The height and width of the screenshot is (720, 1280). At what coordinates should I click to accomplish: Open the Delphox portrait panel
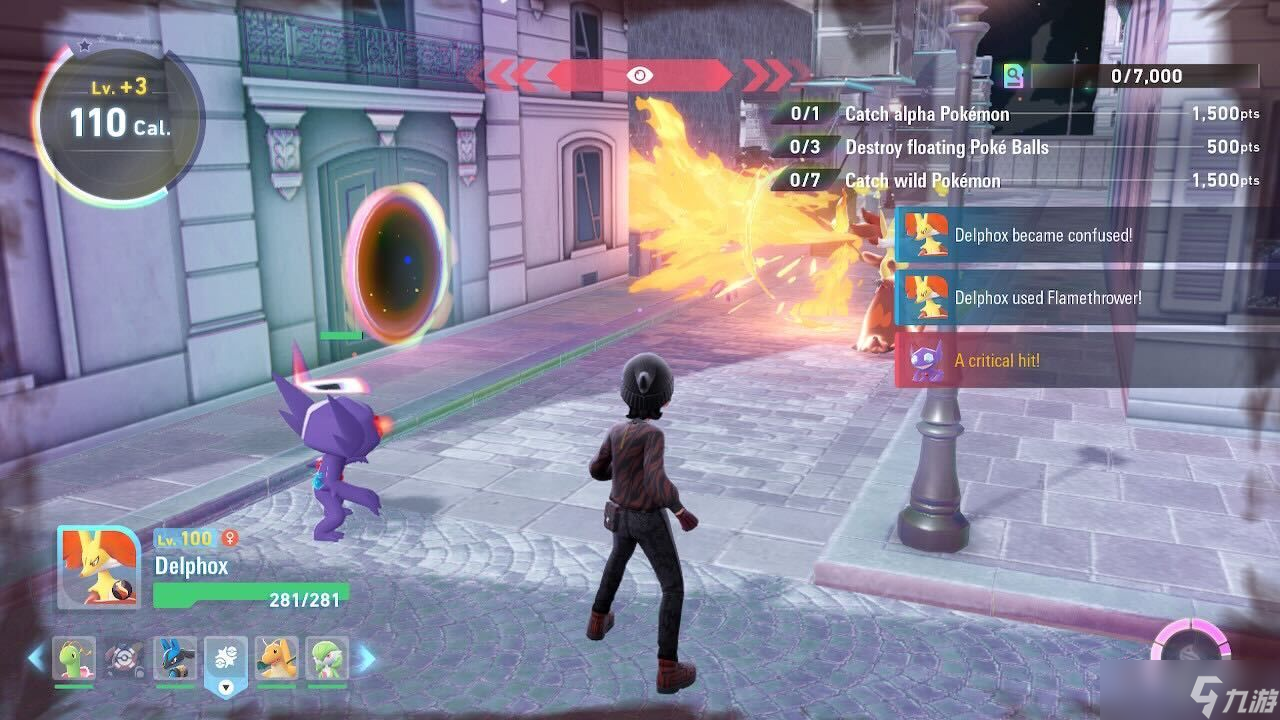pos(98,567)
